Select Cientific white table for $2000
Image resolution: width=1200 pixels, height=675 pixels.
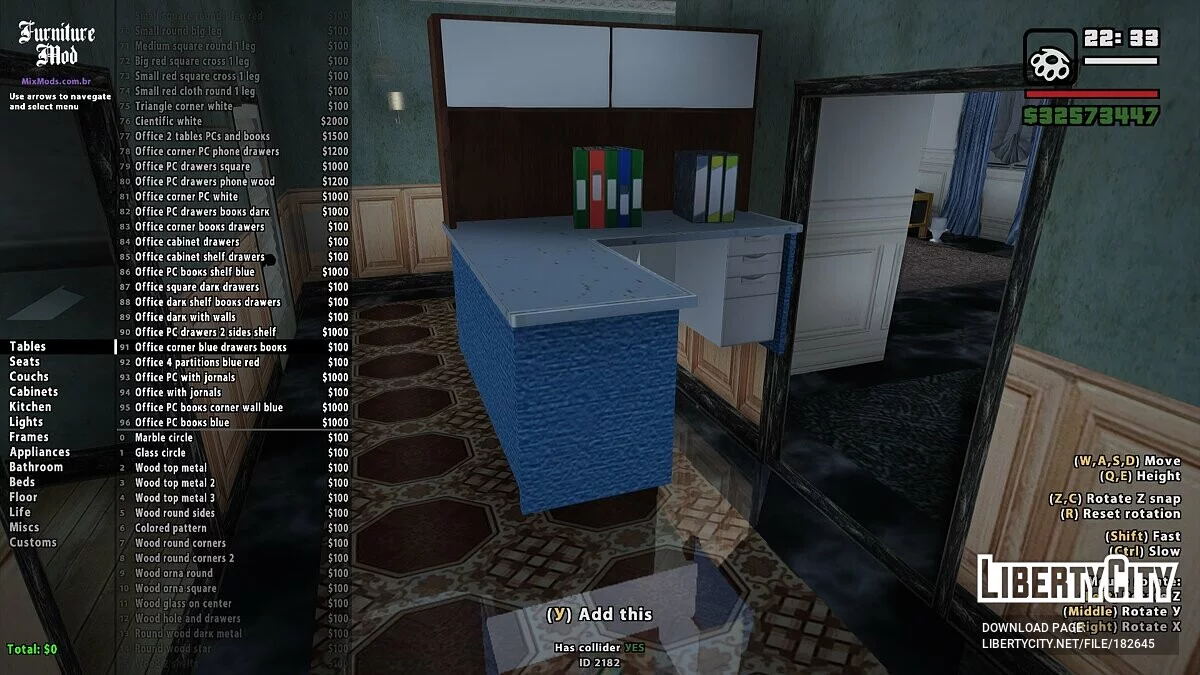pos(168,121)
